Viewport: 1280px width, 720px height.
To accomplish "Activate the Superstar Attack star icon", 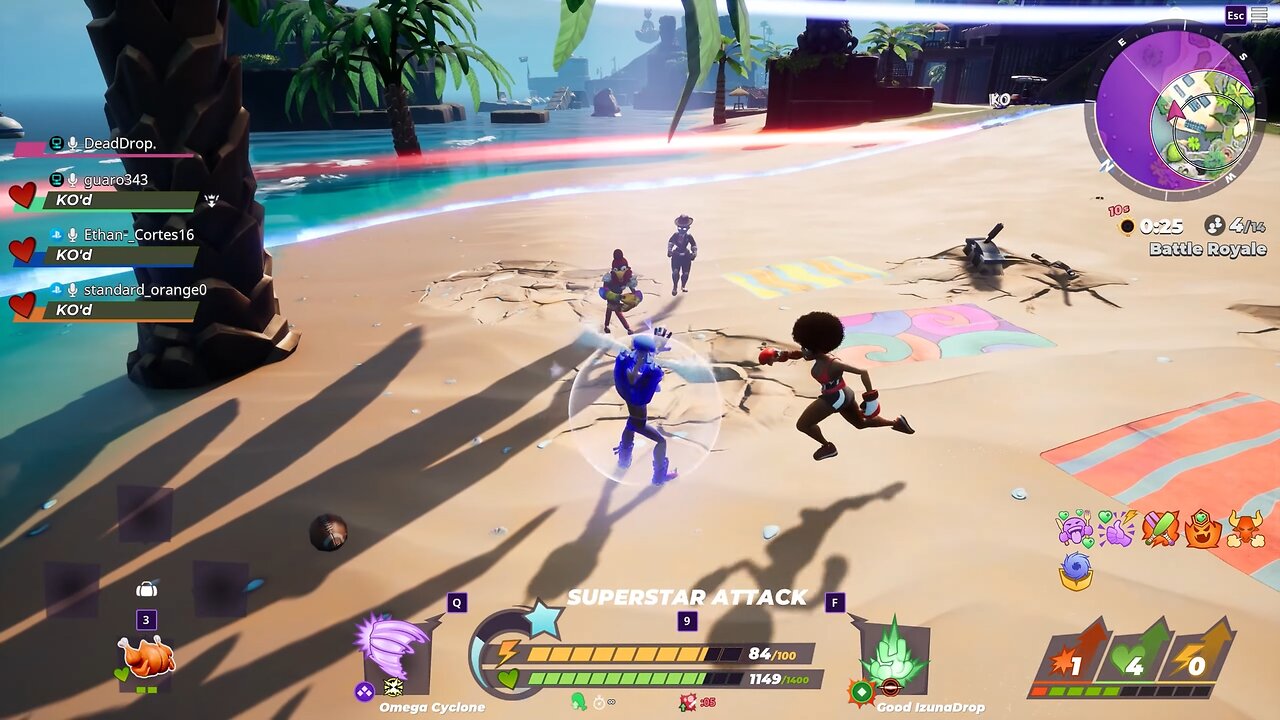I will [543, 620].
